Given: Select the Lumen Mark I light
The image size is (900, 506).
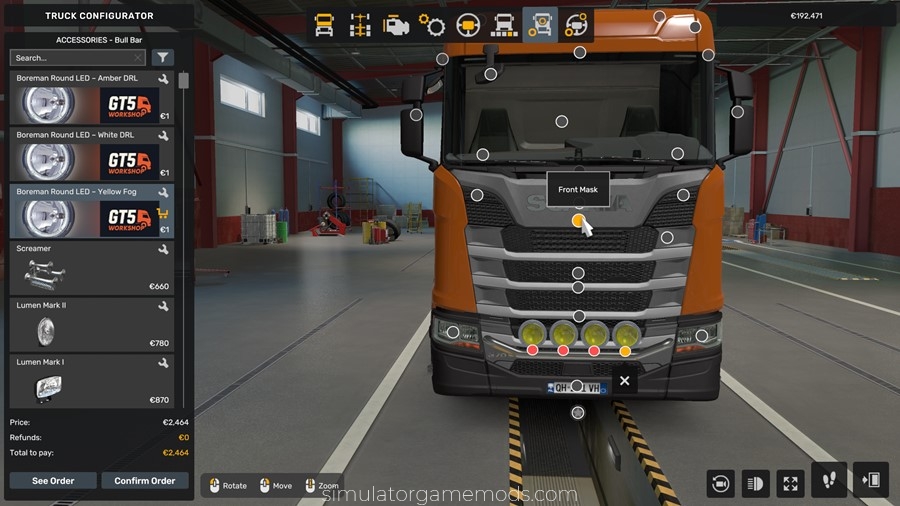Looking at the screenshot, I should pyautogui.click(x=90, y=381).
